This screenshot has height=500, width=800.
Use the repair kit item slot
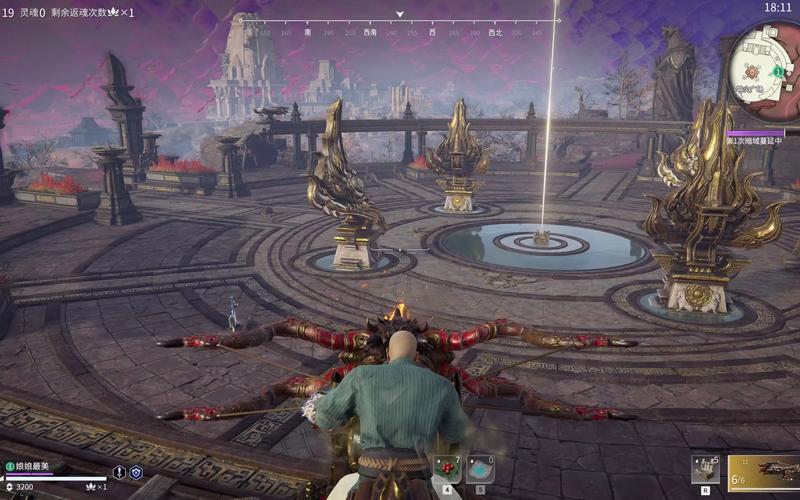[x=705, y=468]
